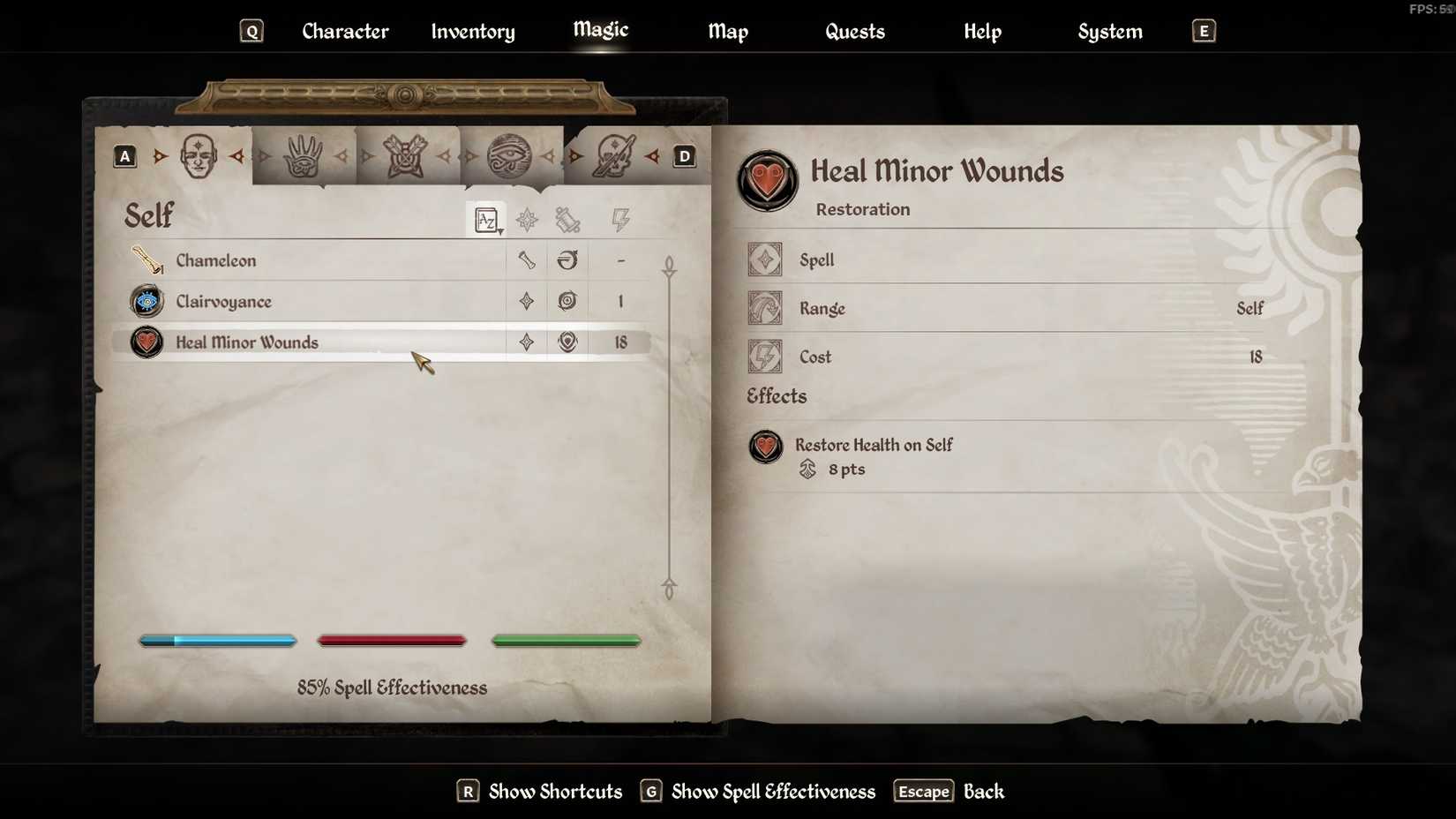Click the Restore Health on Self effect icon
Image resolution: width=1456 pixels, height=819 pixels.
click(765, 447)
